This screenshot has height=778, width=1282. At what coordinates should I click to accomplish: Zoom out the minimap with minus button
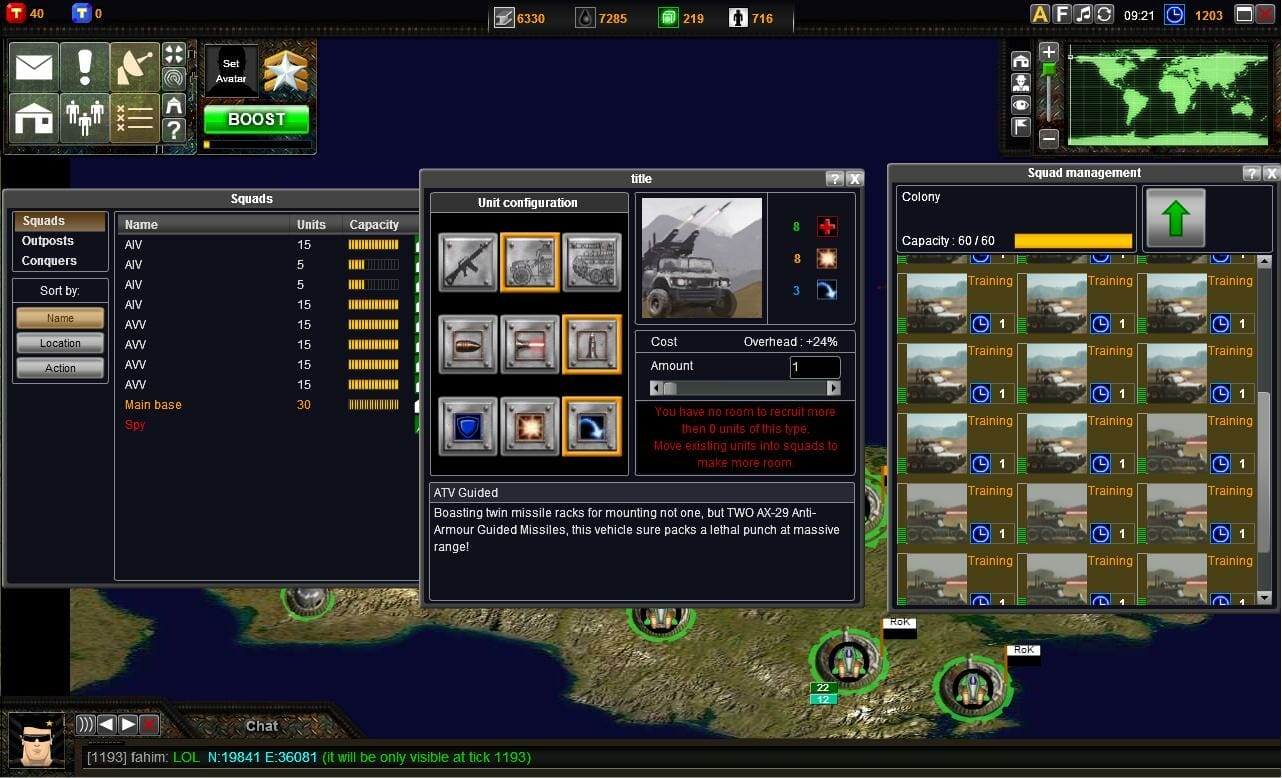pos(1048,140)
